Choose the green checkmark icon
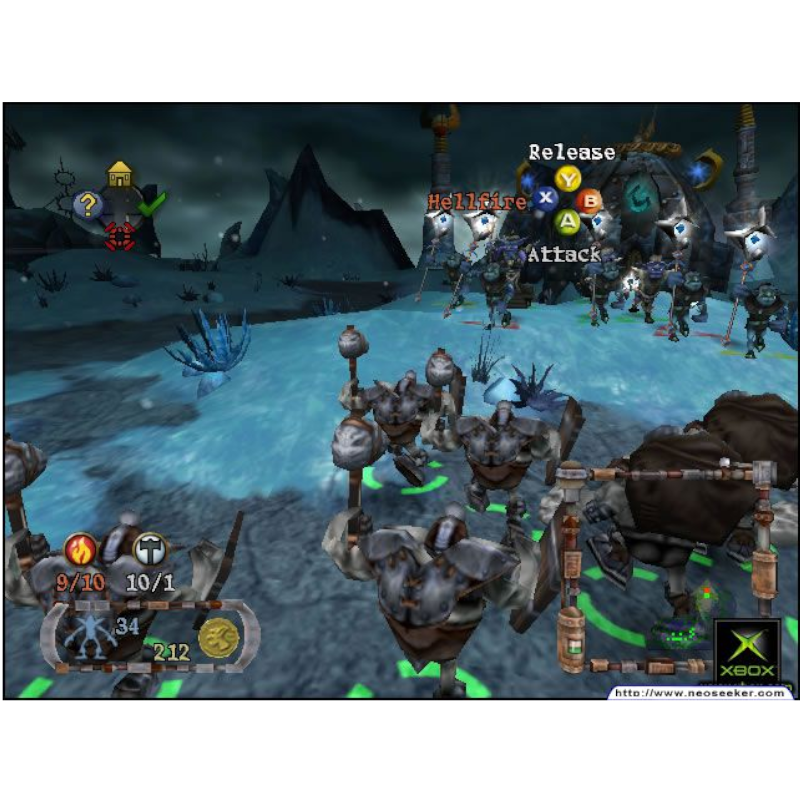 [152, 205]
